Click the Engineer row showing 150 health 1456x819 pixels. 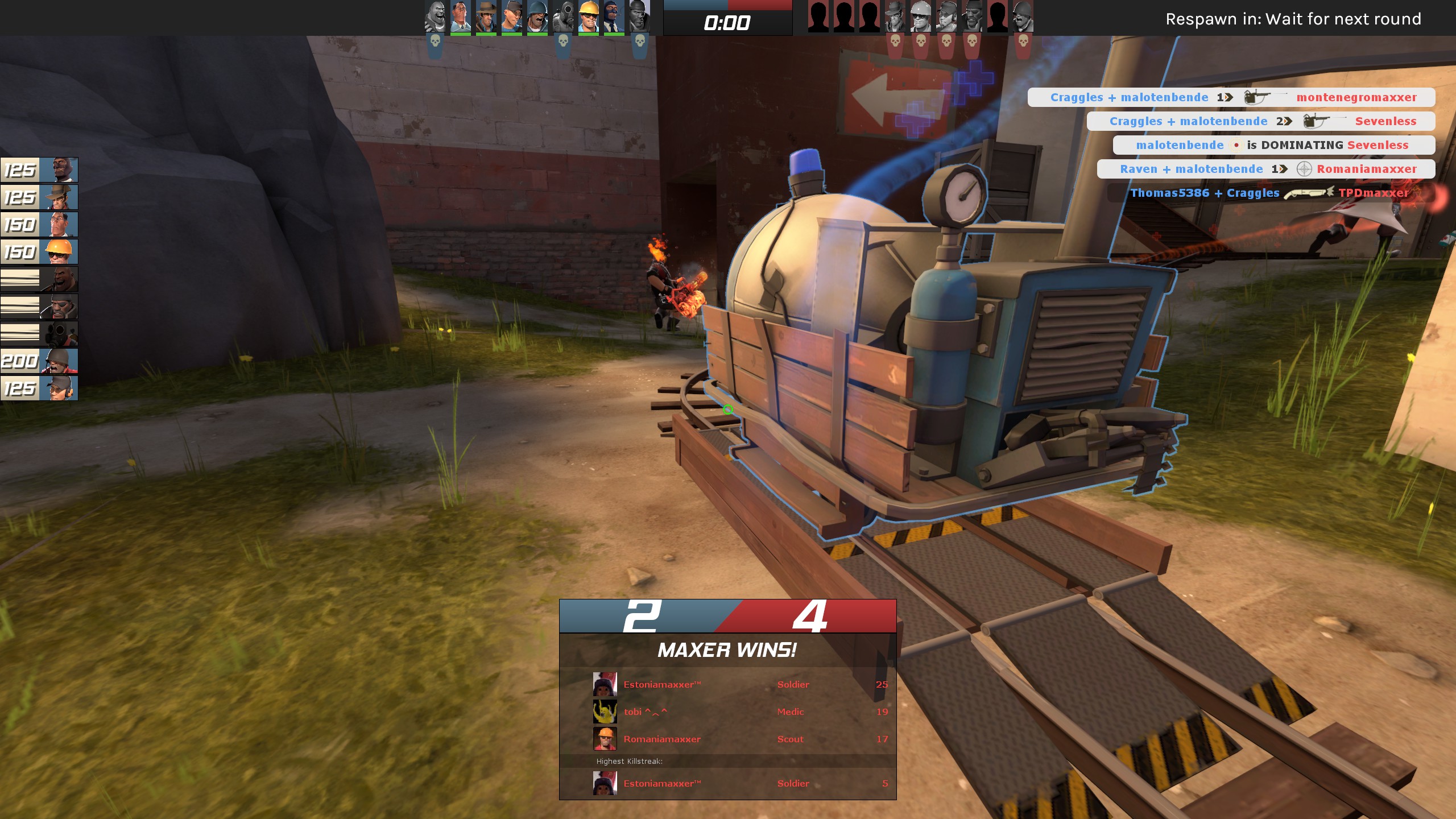[39, 252]
